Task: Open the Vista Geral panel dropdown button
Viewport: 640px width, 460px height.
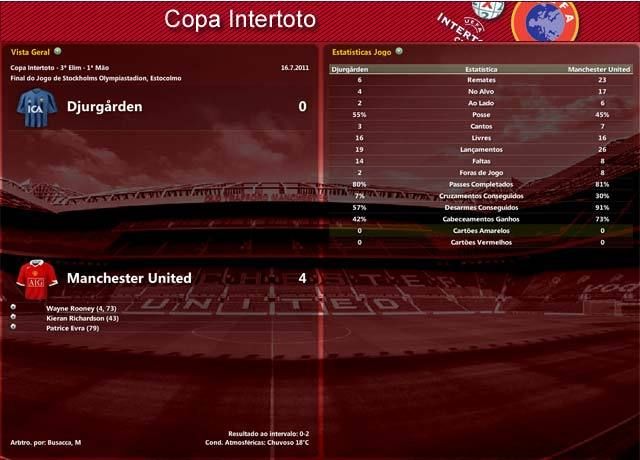Action: pyautogui.click(x=58, y=50)
